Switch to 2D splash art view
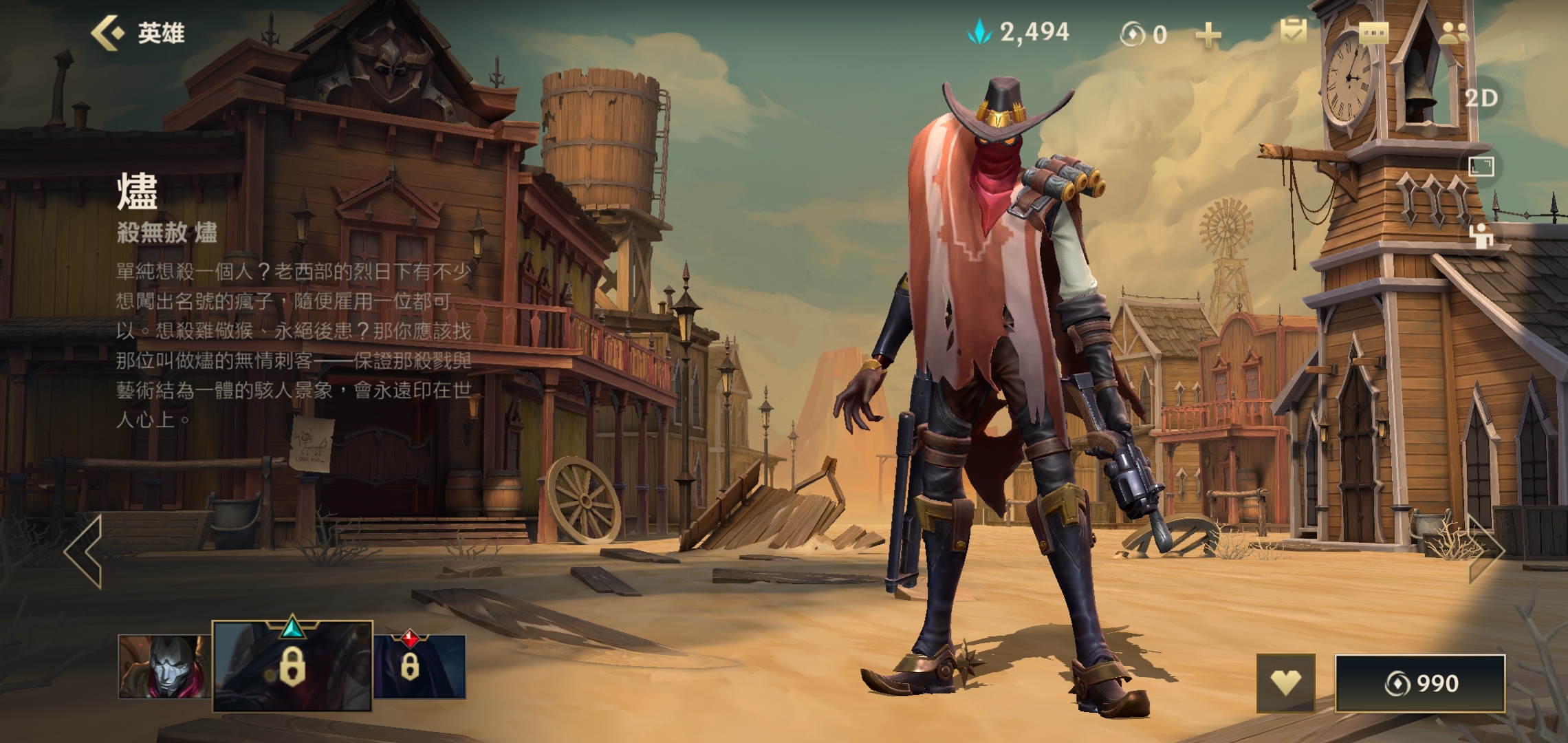This screenshot has width=1568, height=743. click(x=1481, y=98)
